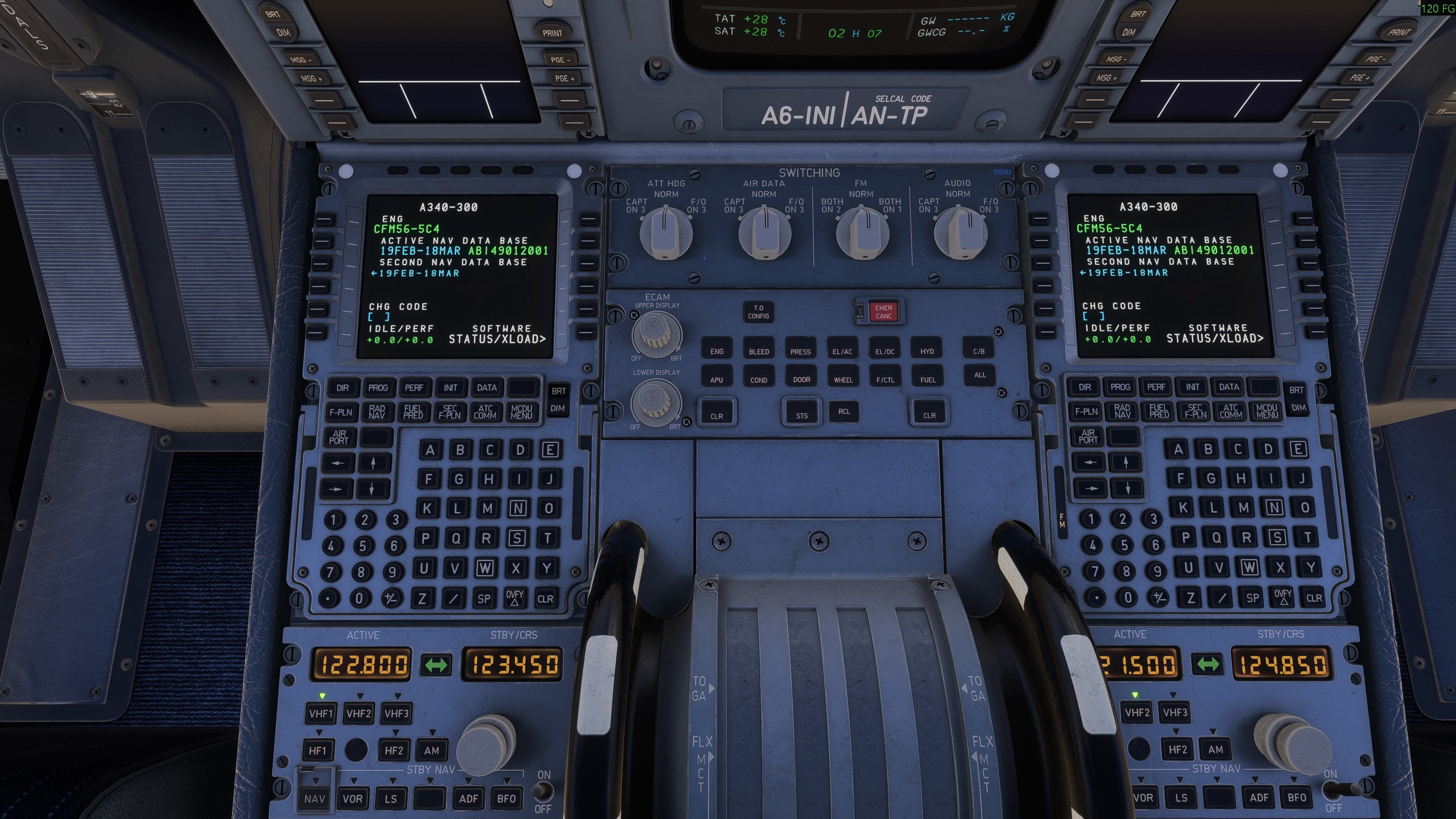The width and height of the screenshot is (1456, 819).
Task: Show the DOOR ECAM page
Action: pos(802,379)
